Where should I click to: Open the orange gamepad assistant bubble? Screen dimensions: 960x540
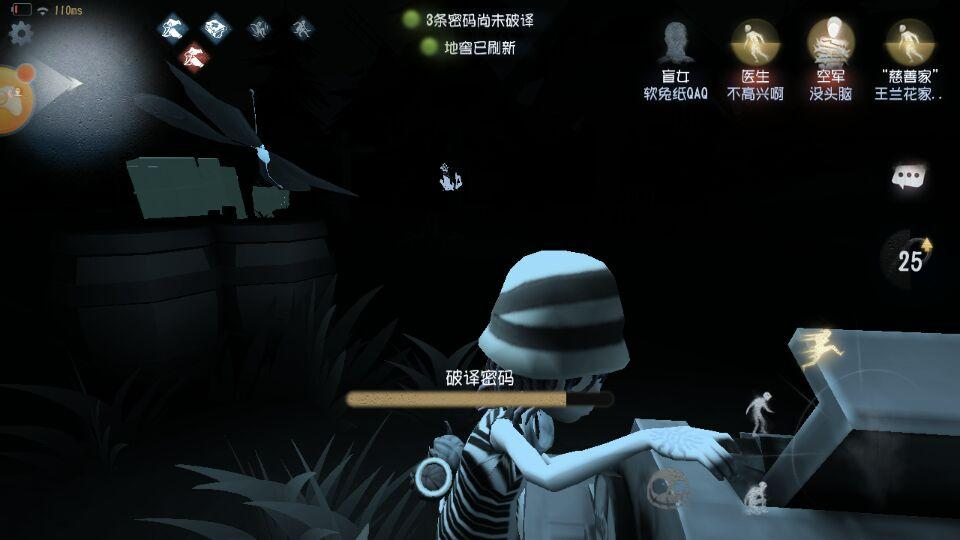pyautogui.click(x=14, y=98)
